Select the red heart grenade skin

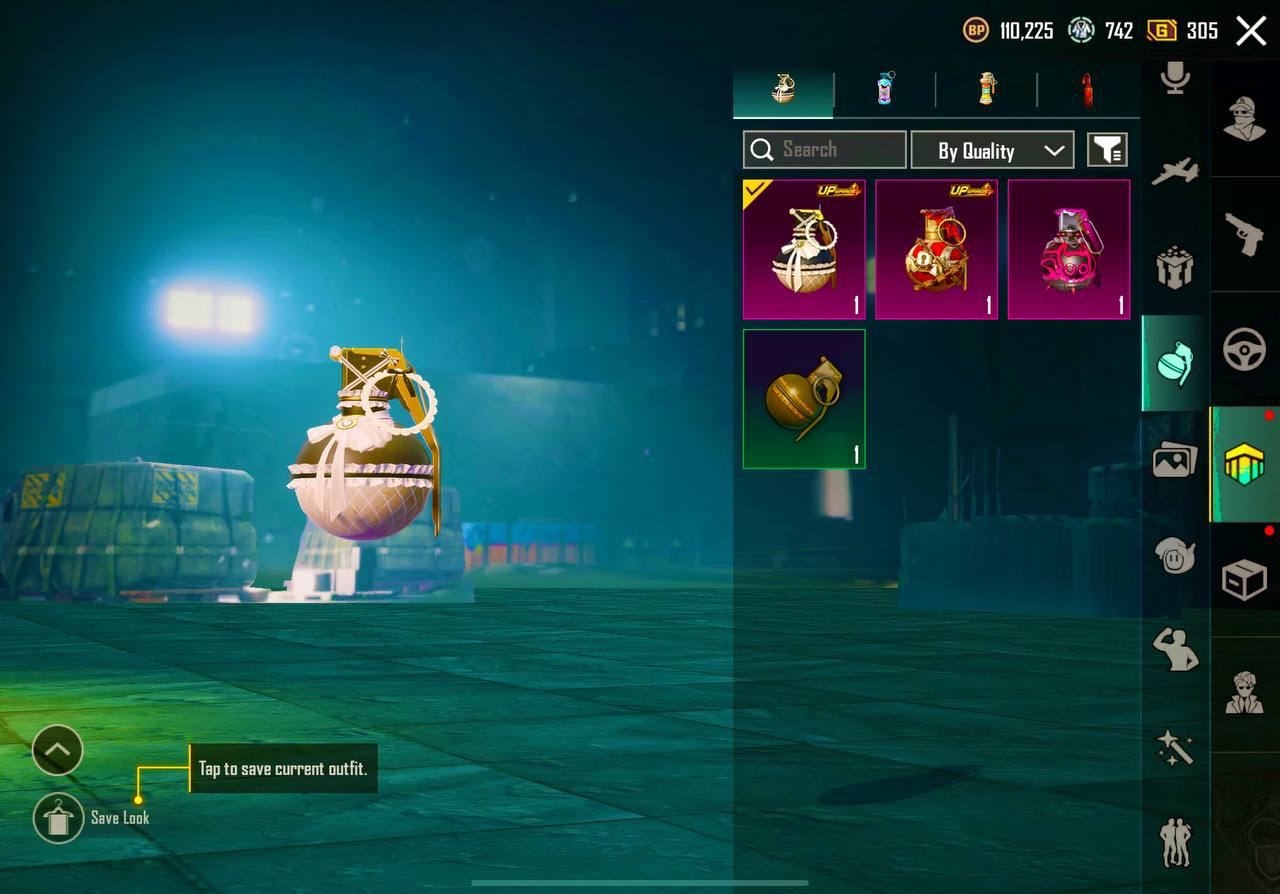click(x=936, y=249)
